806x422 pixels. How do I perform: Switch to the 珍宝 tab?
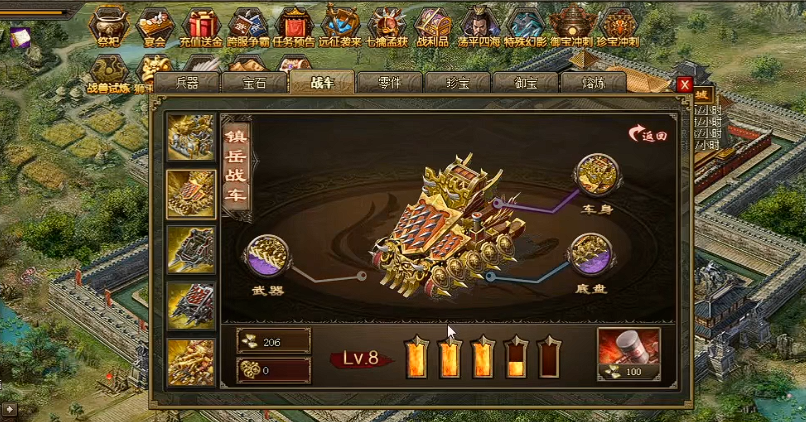tap(457, 84)
